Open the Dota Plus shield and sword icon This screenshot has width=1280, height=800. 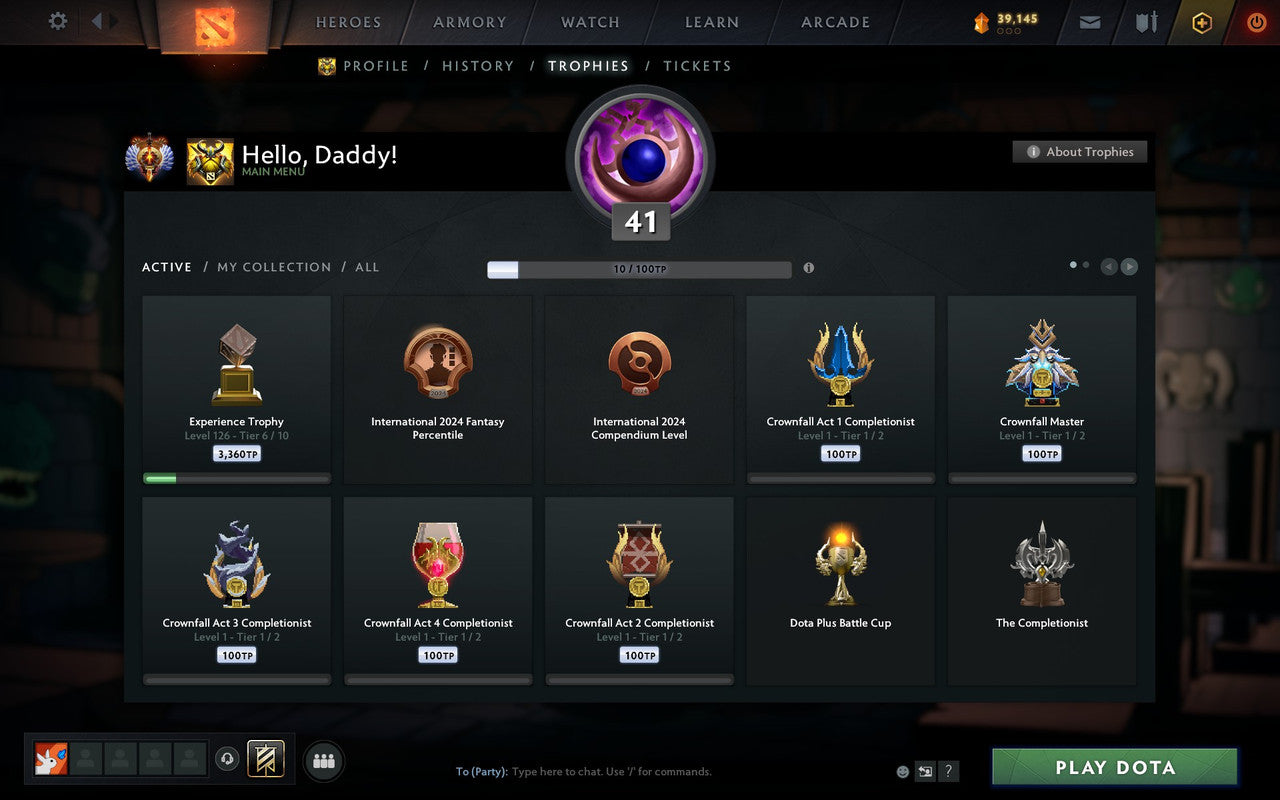(x=1145, y=22)
